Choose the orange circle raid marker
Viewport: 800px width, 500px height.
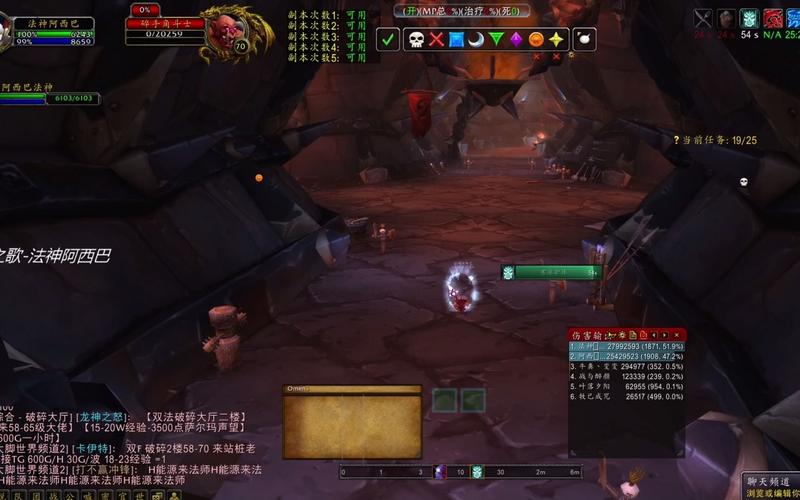point(536,40)
